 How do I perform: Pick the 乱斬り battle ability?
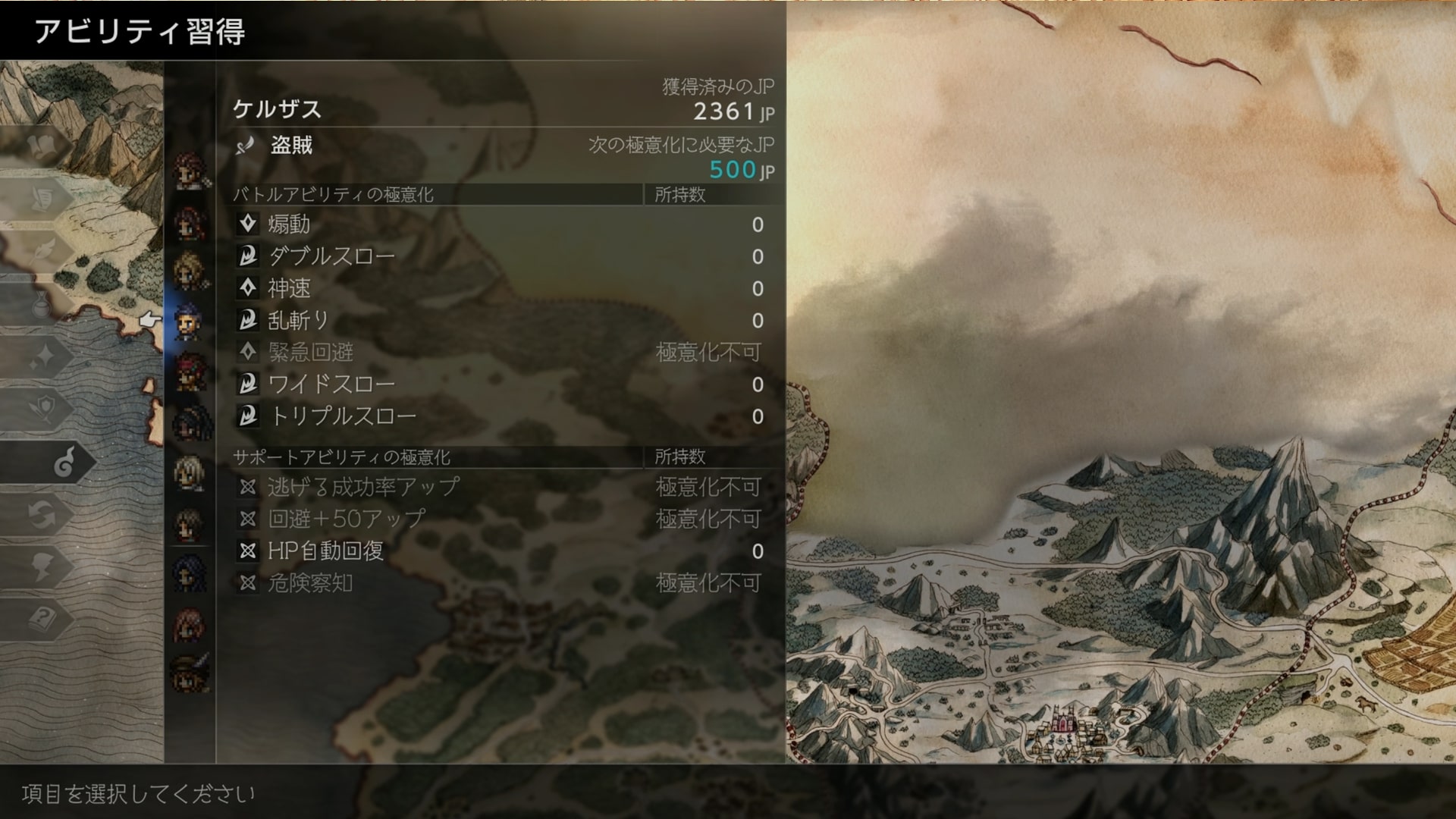click(298, 321)
